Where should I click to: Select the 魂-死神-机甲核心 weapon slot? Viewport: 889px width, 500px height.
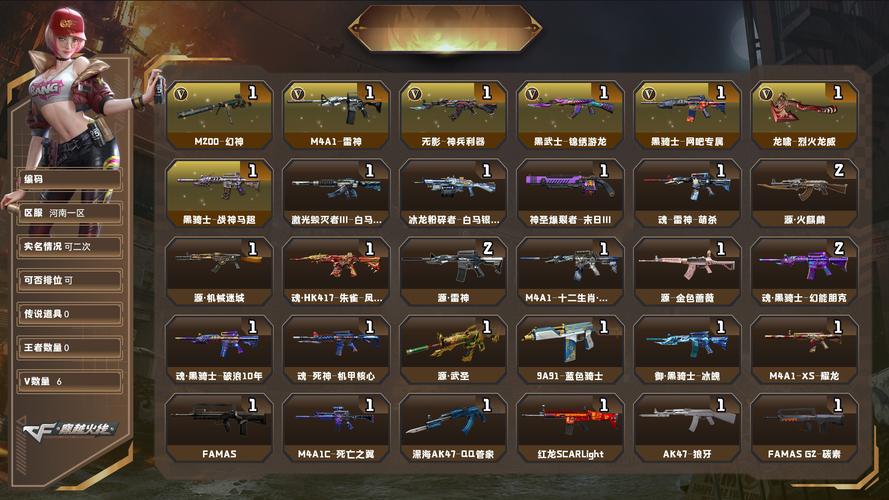[x=336, y=346]
